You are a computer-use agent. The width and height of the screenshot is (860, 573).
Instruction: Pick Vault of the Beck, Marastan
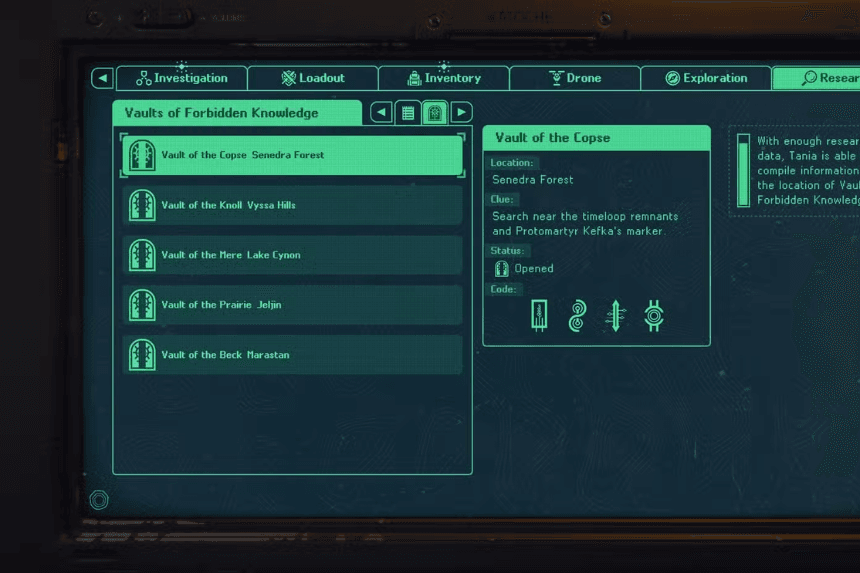pos(292,355)
